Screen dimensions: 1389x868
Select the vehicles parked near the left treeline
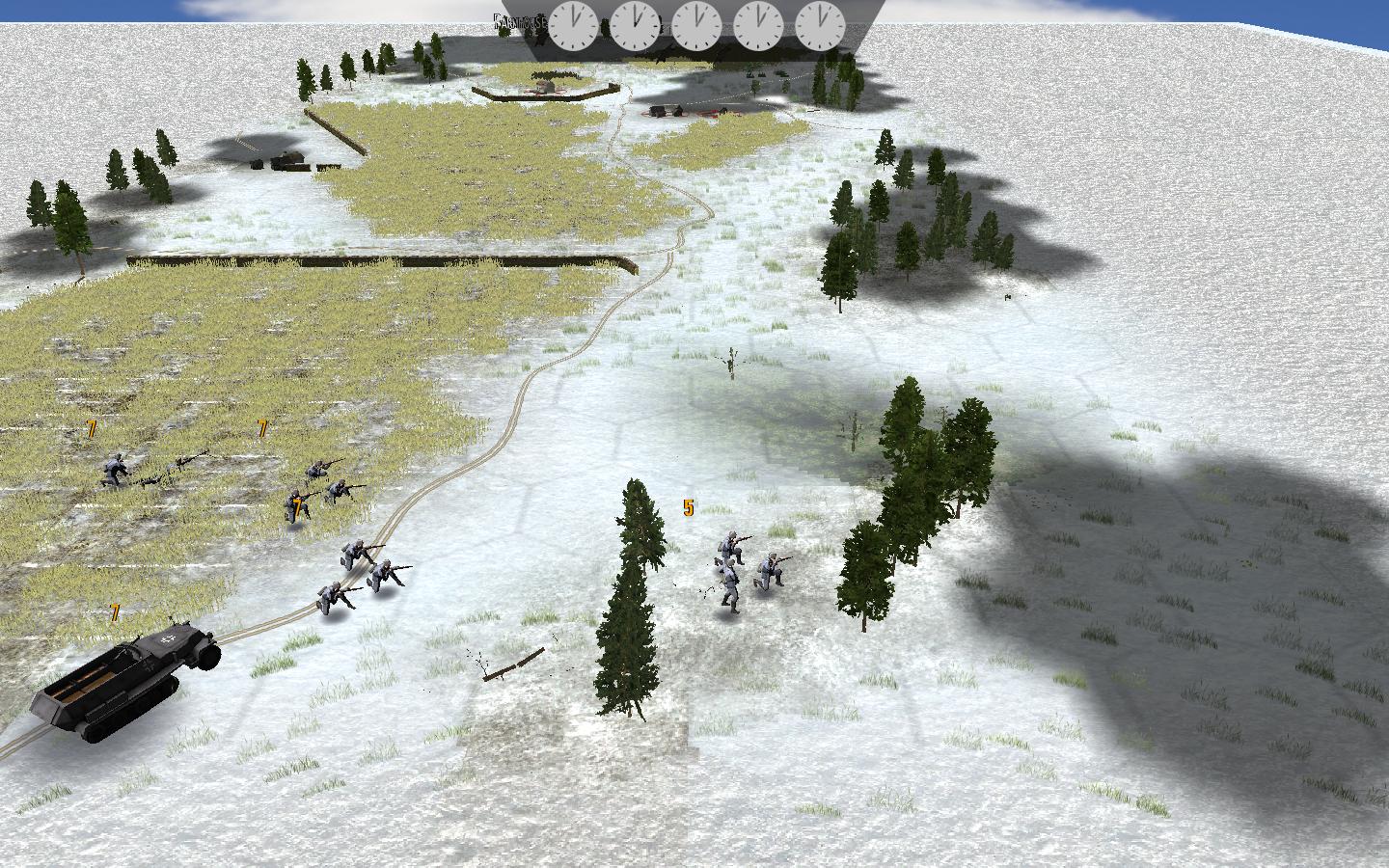[x=275, y=162]
